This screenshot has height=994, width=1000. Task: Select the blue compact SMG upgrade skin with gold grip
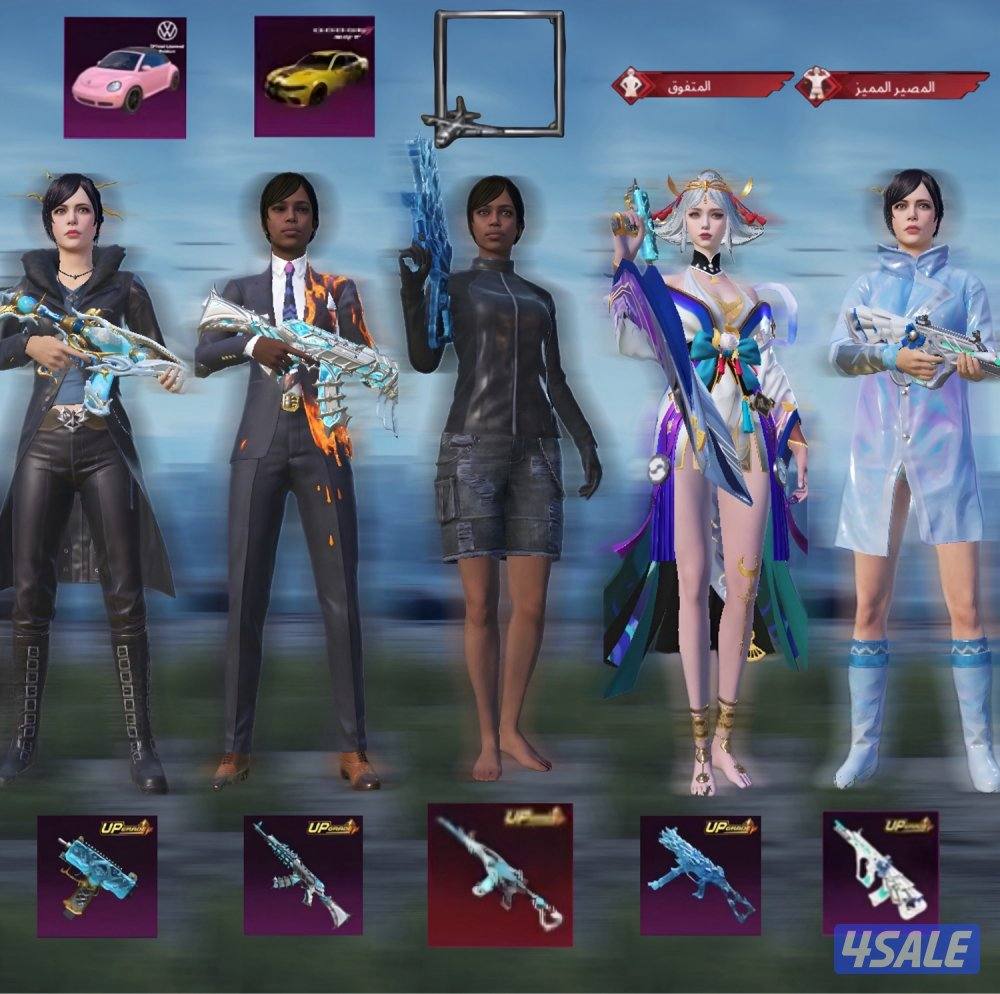(97, 876)
